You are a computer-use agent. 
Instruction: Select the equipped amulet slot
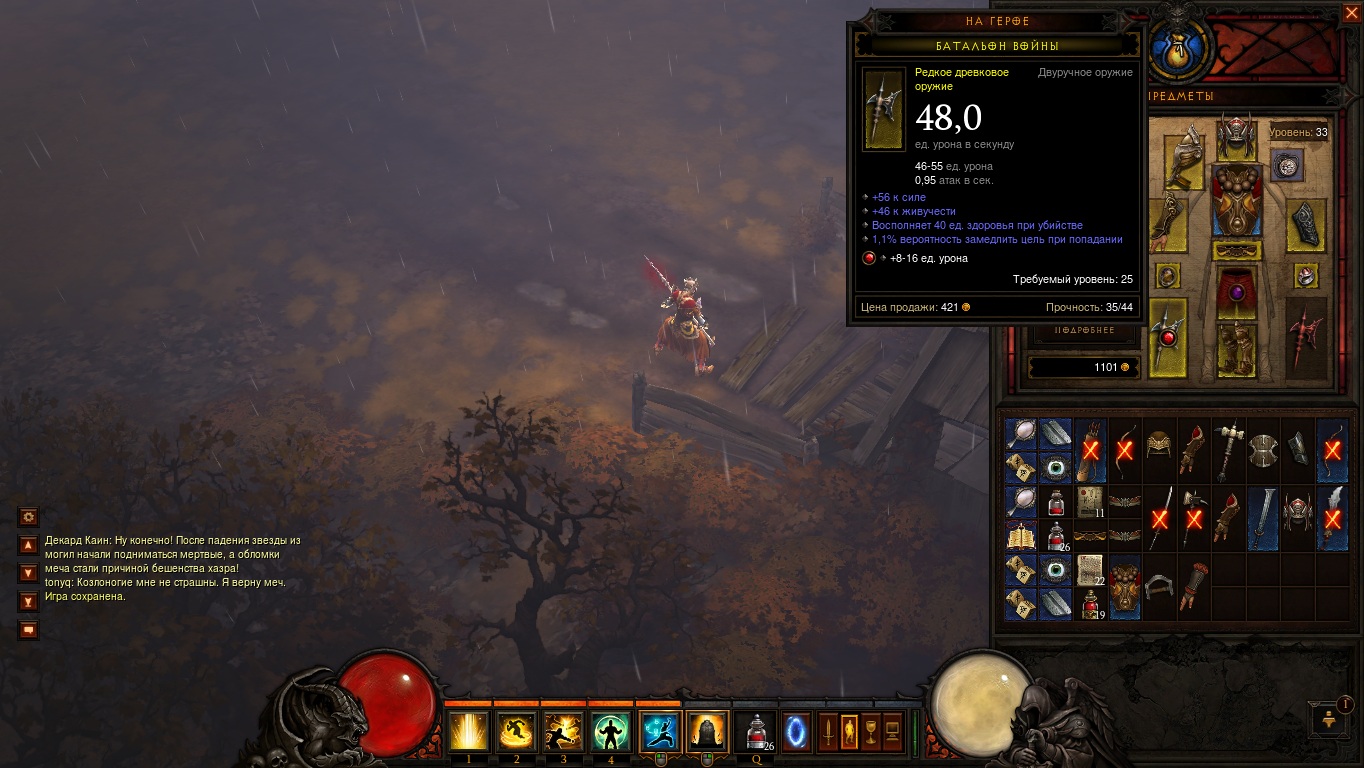click(x=1286, y=165)
